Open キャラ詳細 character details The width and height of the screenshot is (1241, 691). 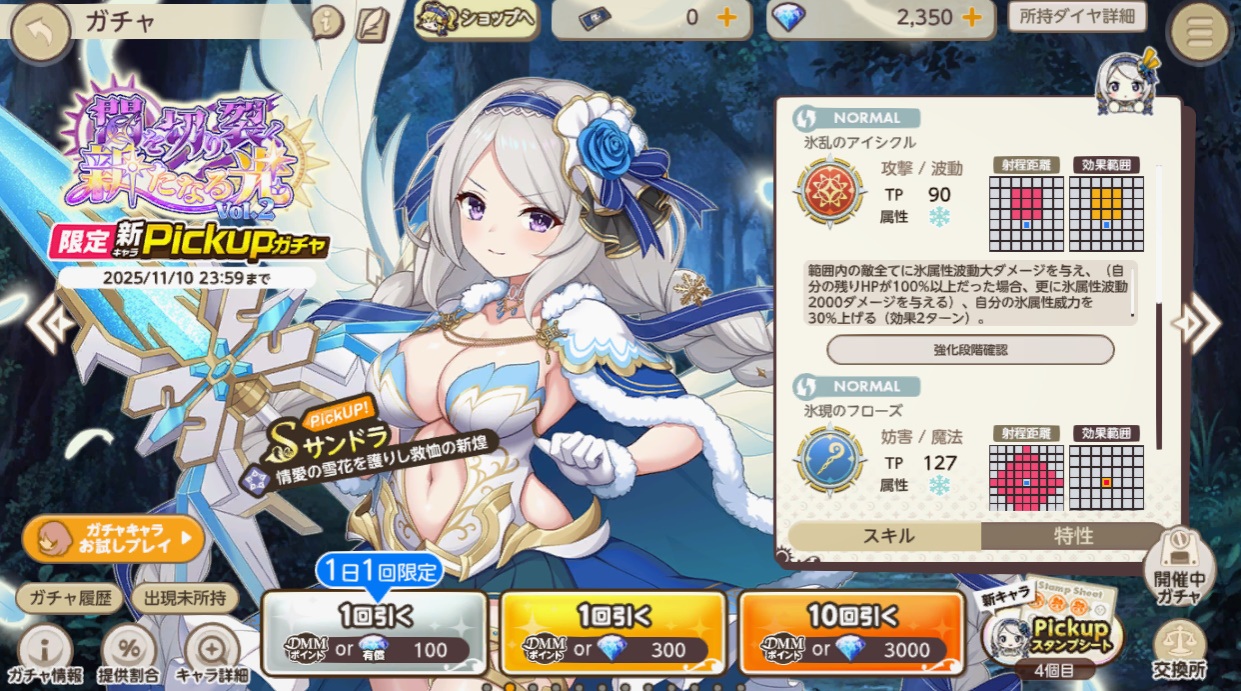click(212, 653)
